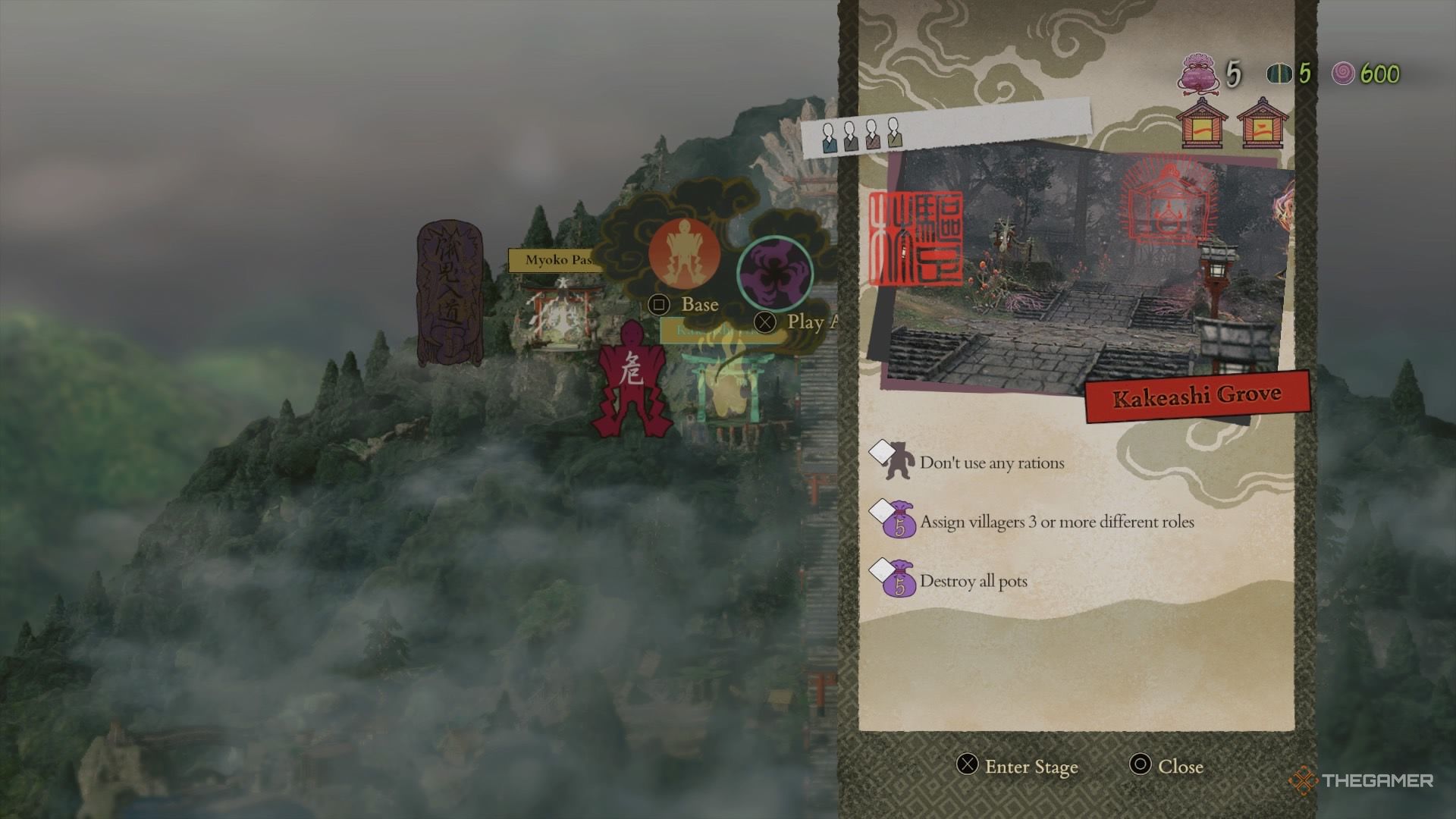Enter the Kakeashi Grove stage
Image resolution: width=1456 pixels, height=819 pixels.
pos(1017,767)
